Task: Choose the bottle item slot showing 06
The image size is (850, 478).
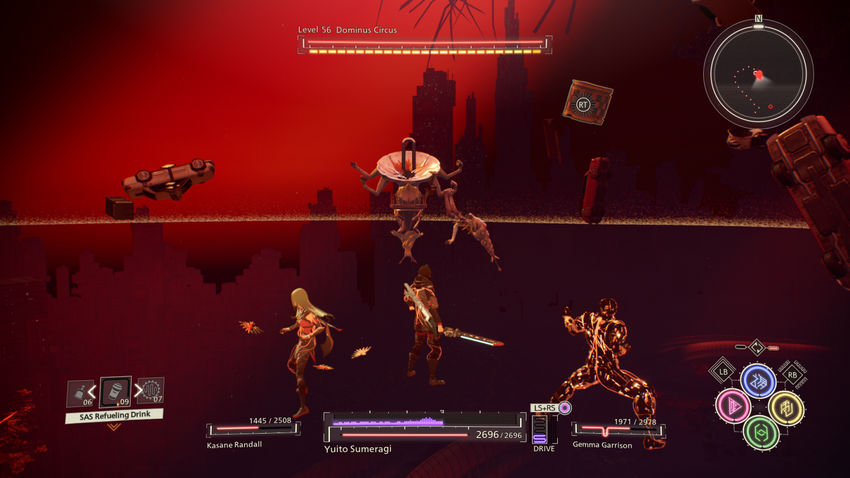Action: click(x=80, y=394)
